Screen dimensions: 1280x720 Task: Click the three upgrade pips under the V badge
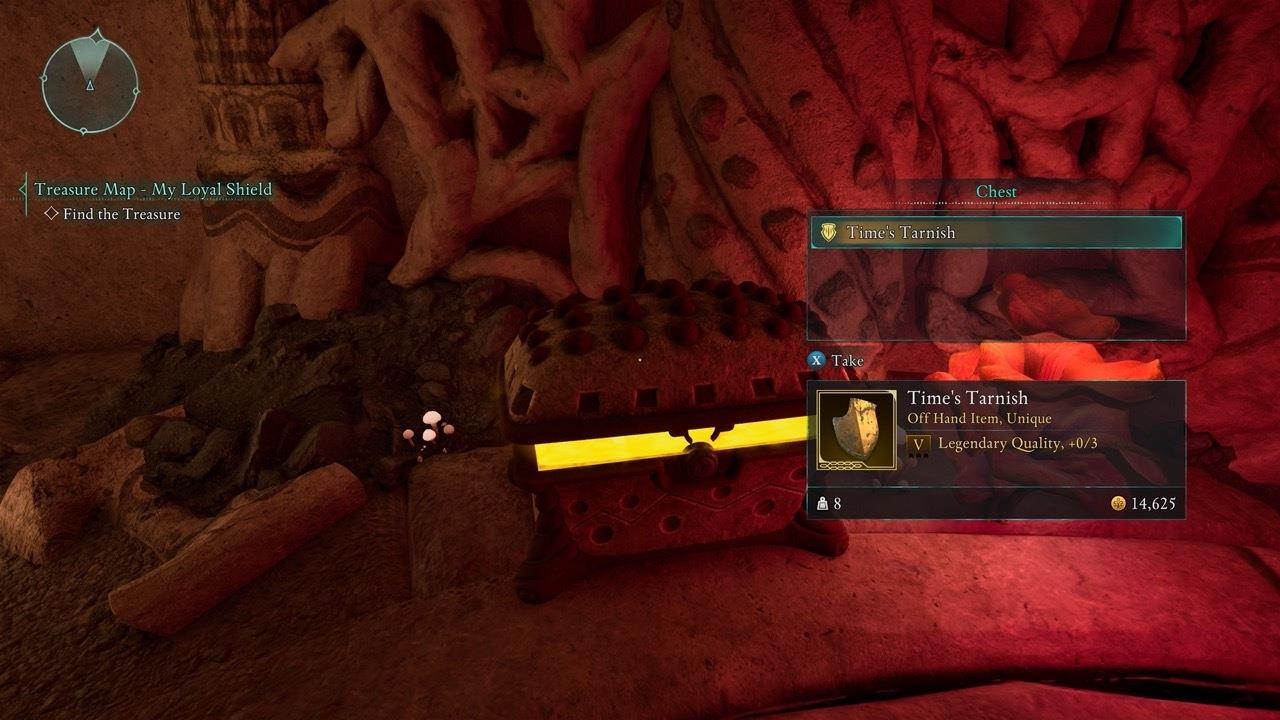tap(918, 455)
